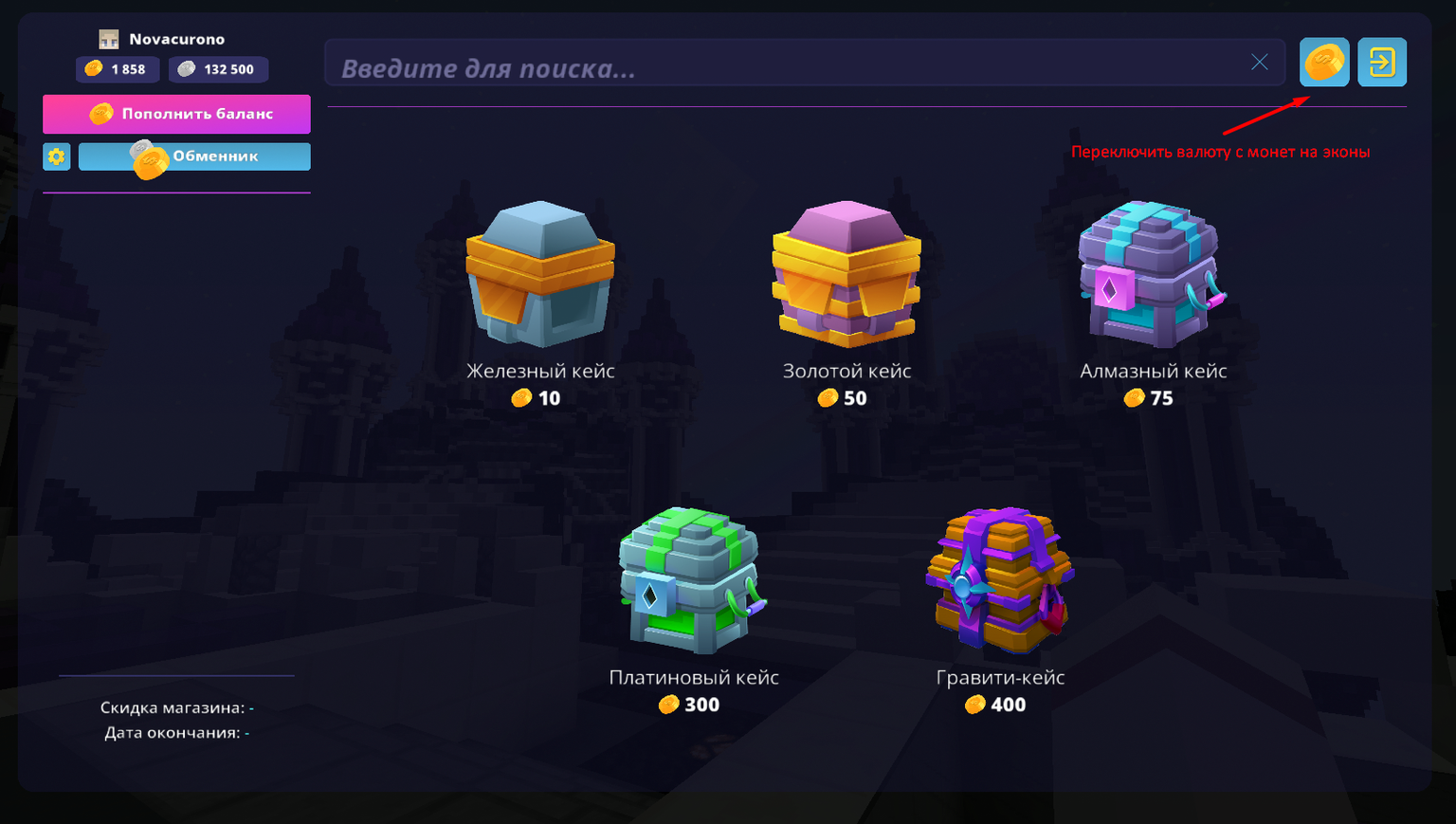Exit the shop via the door icon

1381,63
